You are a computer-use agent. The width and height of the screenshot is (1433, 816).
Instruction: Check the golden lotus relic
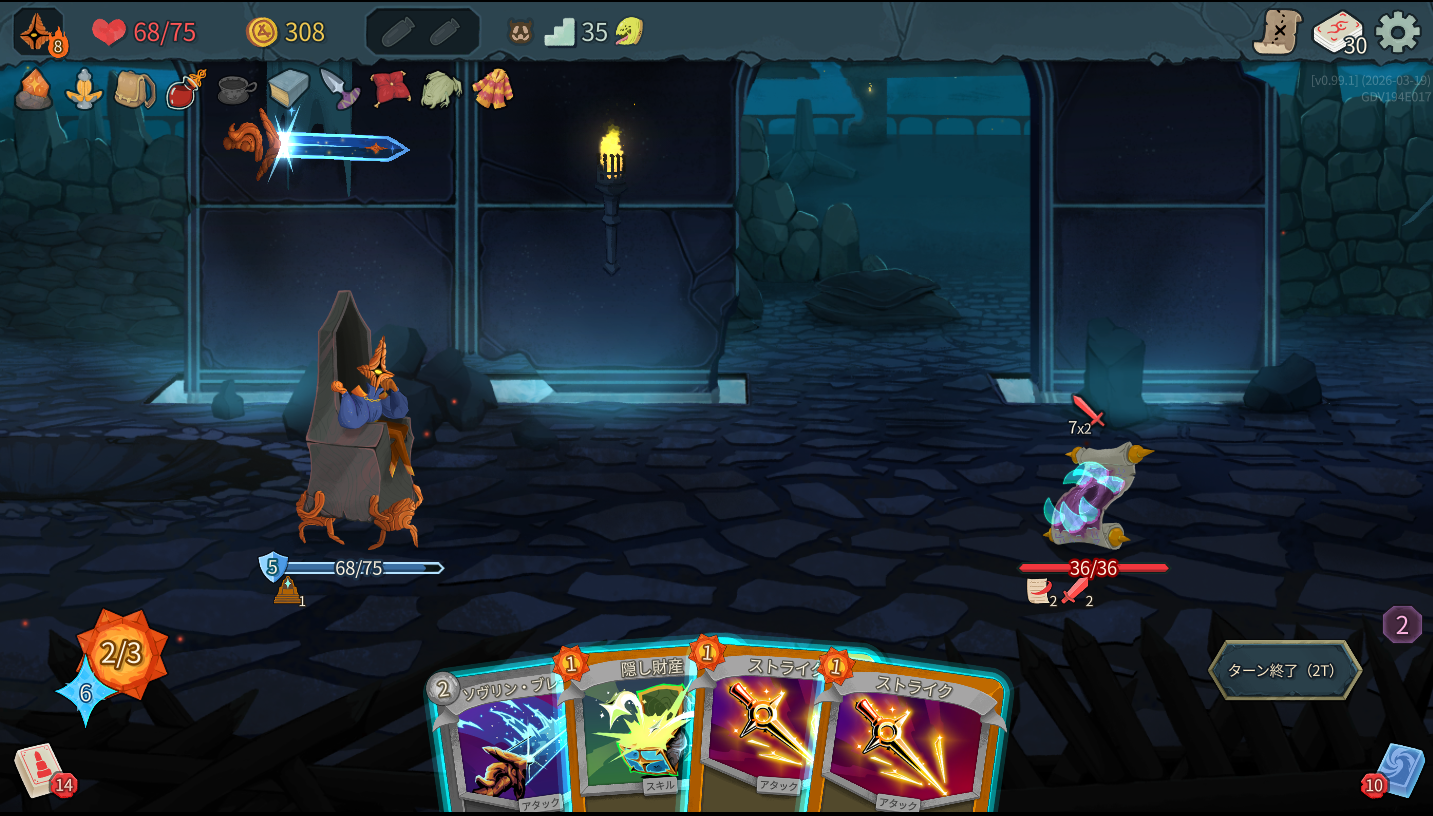[84, 89]
